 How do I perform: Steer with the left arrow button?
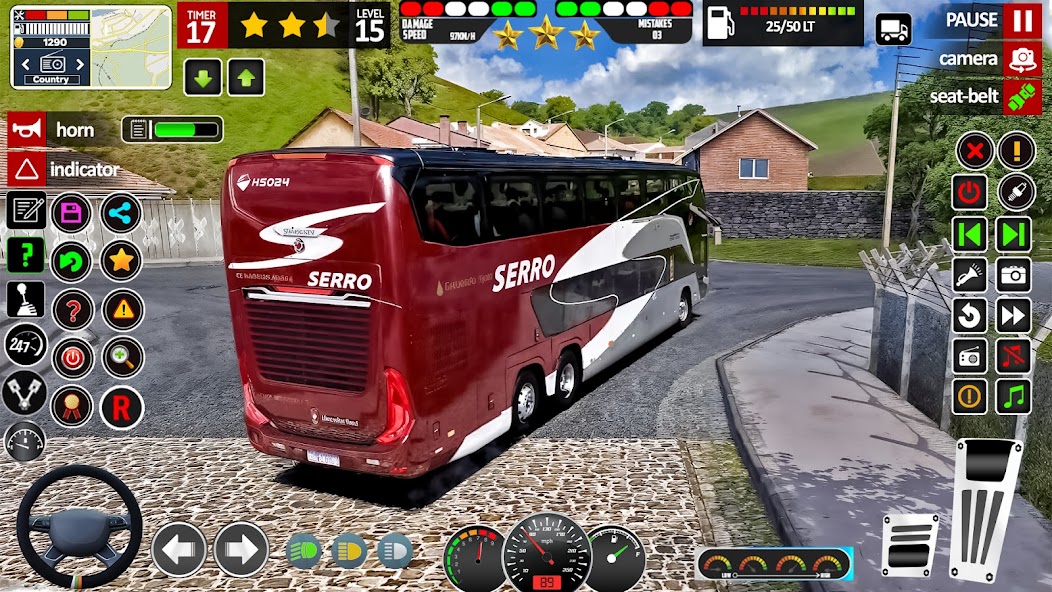(x=179, y=549)
